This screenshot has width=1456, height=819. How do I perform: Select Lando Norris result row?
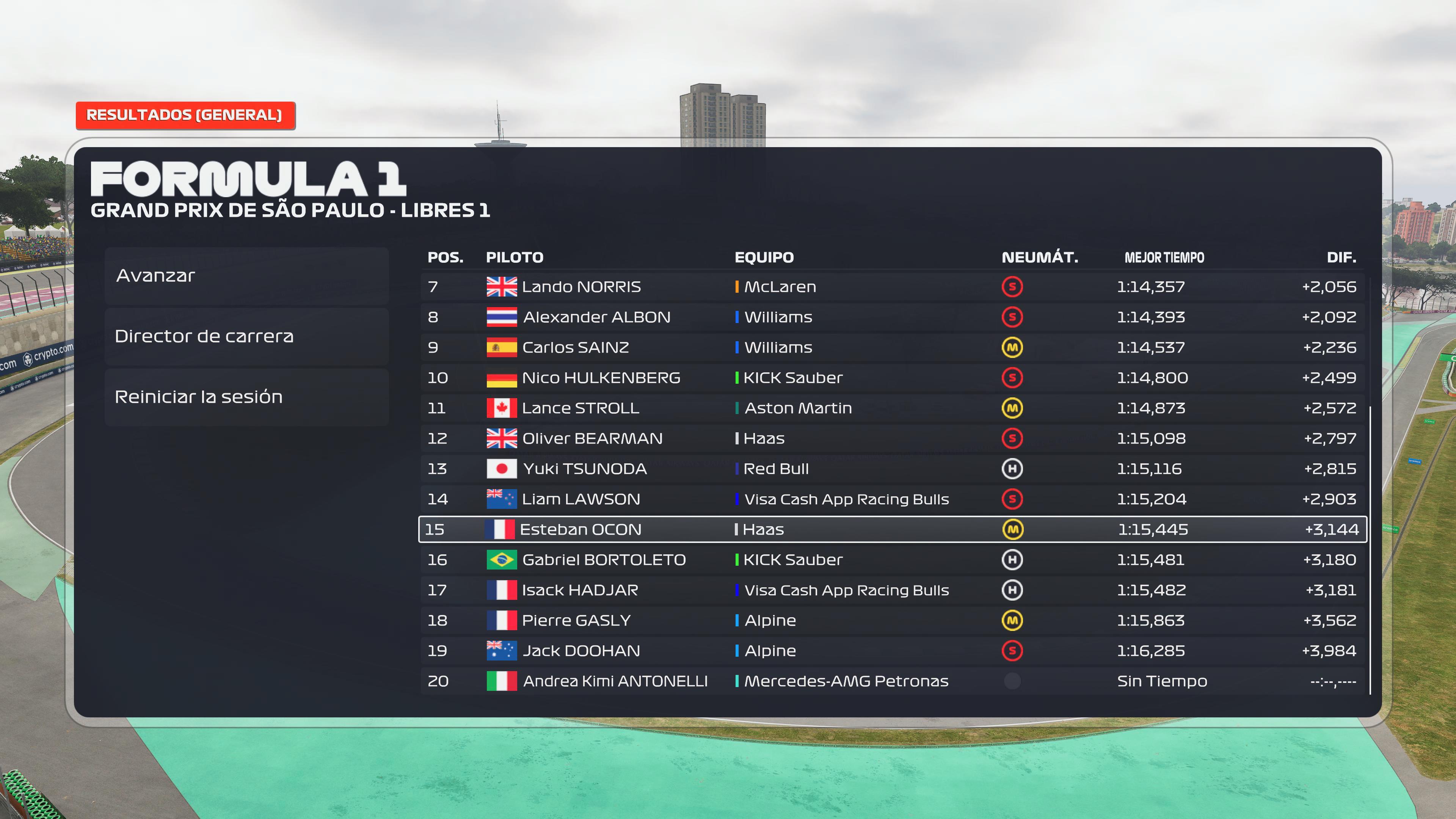click(x=892, y=287)
